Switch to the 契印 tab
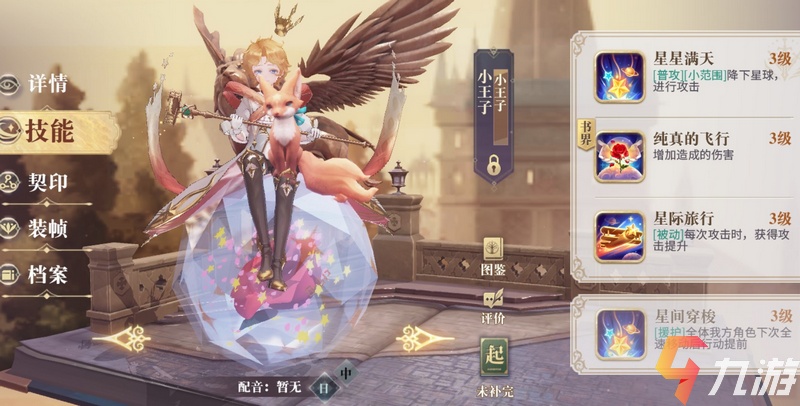800x406 pixels. (45, 182)
